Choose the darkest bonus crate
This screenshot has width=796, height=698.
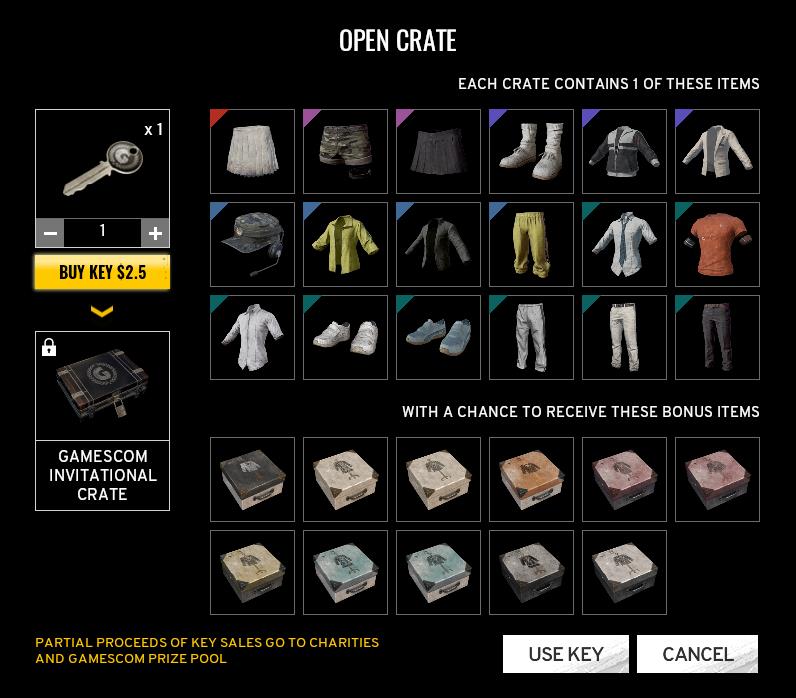[x=252, y=479]
